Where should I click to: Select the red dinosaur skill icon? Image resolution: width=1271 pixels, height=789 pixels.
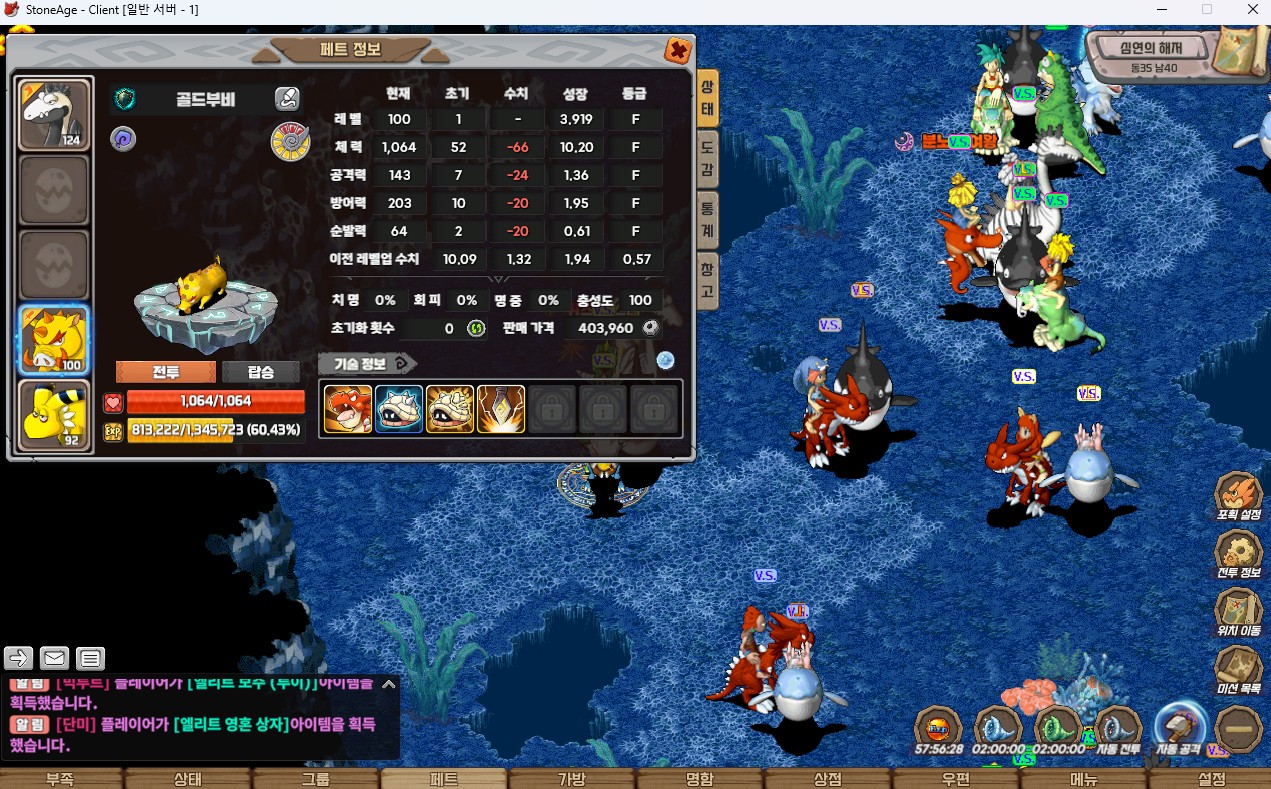tap(347, 409)
